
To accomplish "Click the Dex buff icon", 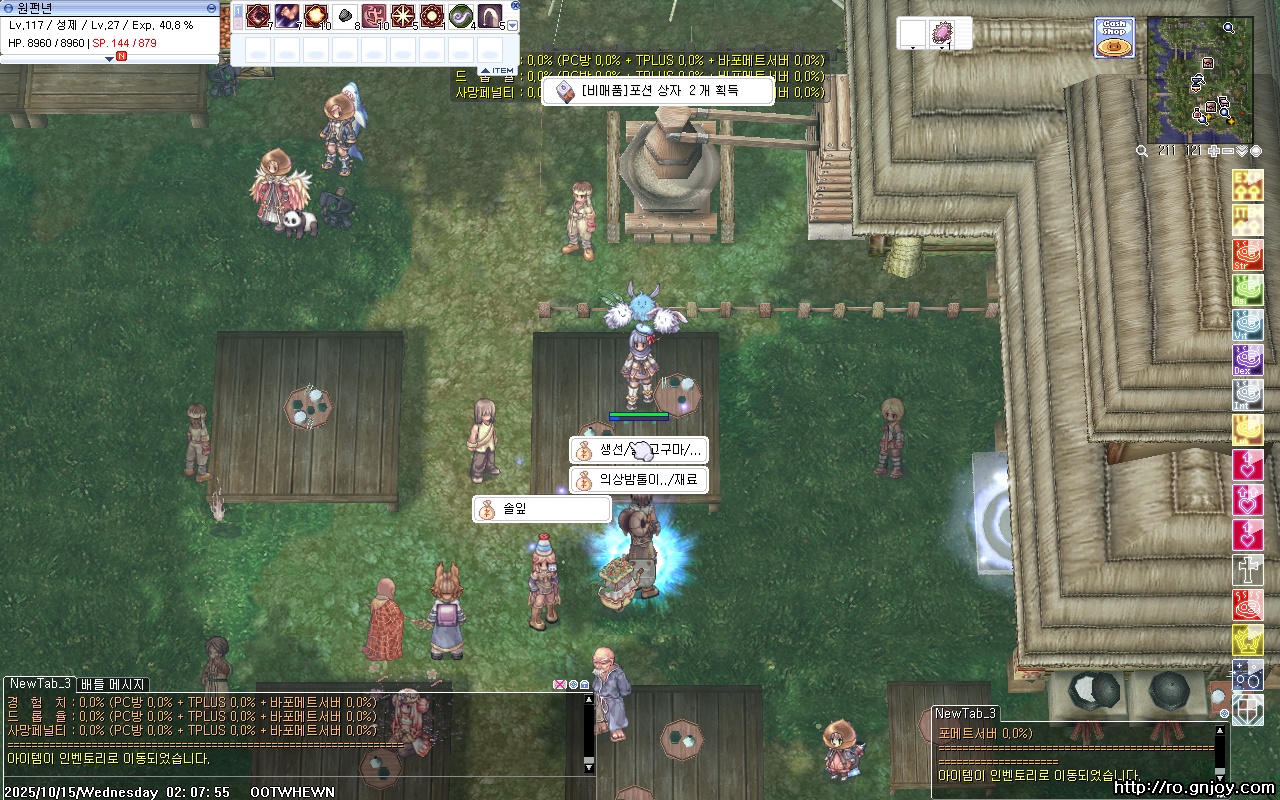I will coord(1247,359).
